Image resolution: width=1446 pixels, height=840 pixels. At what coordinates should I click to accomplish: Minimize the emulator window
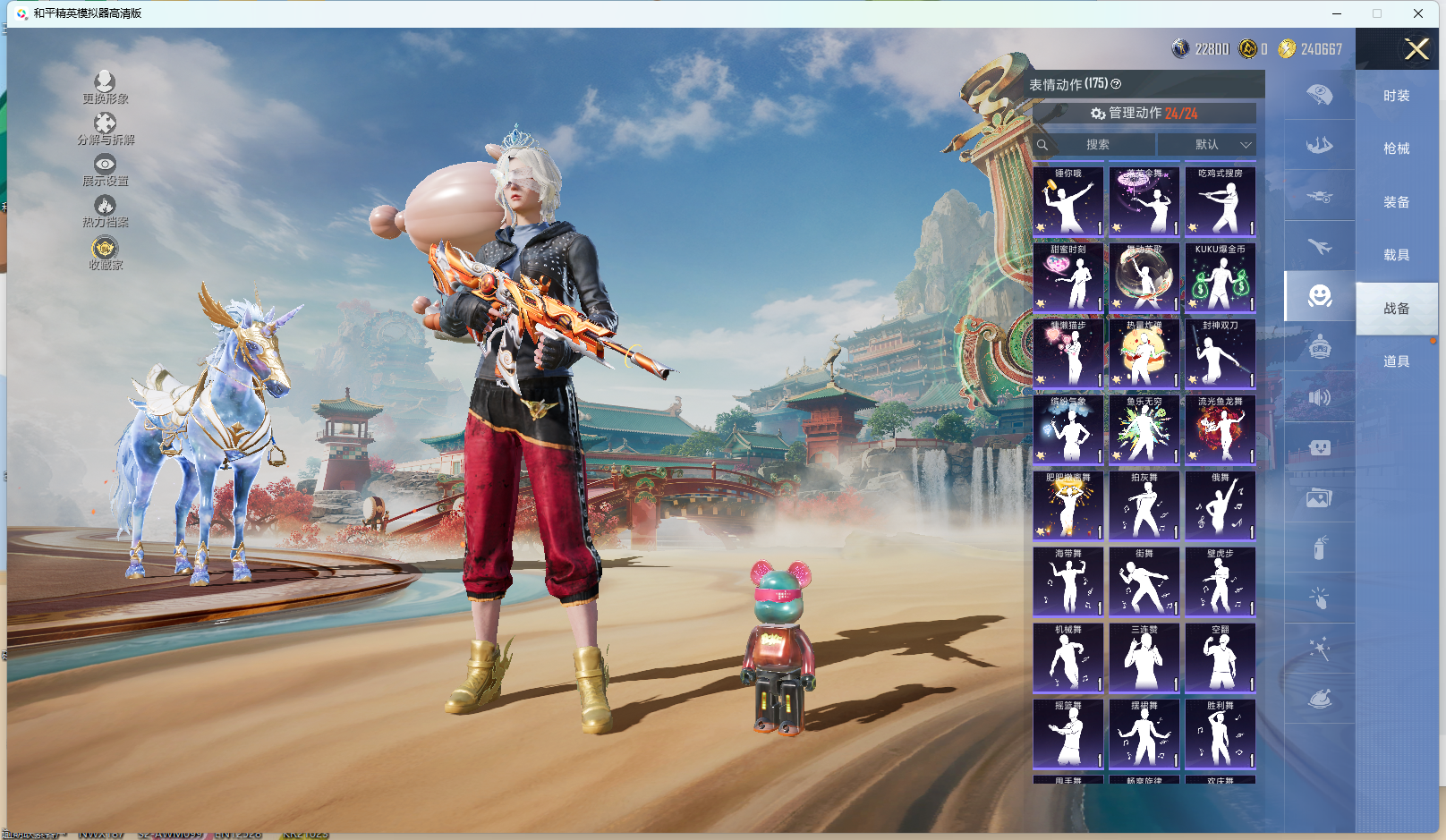pyautogui.click(x=1337, y=13)
